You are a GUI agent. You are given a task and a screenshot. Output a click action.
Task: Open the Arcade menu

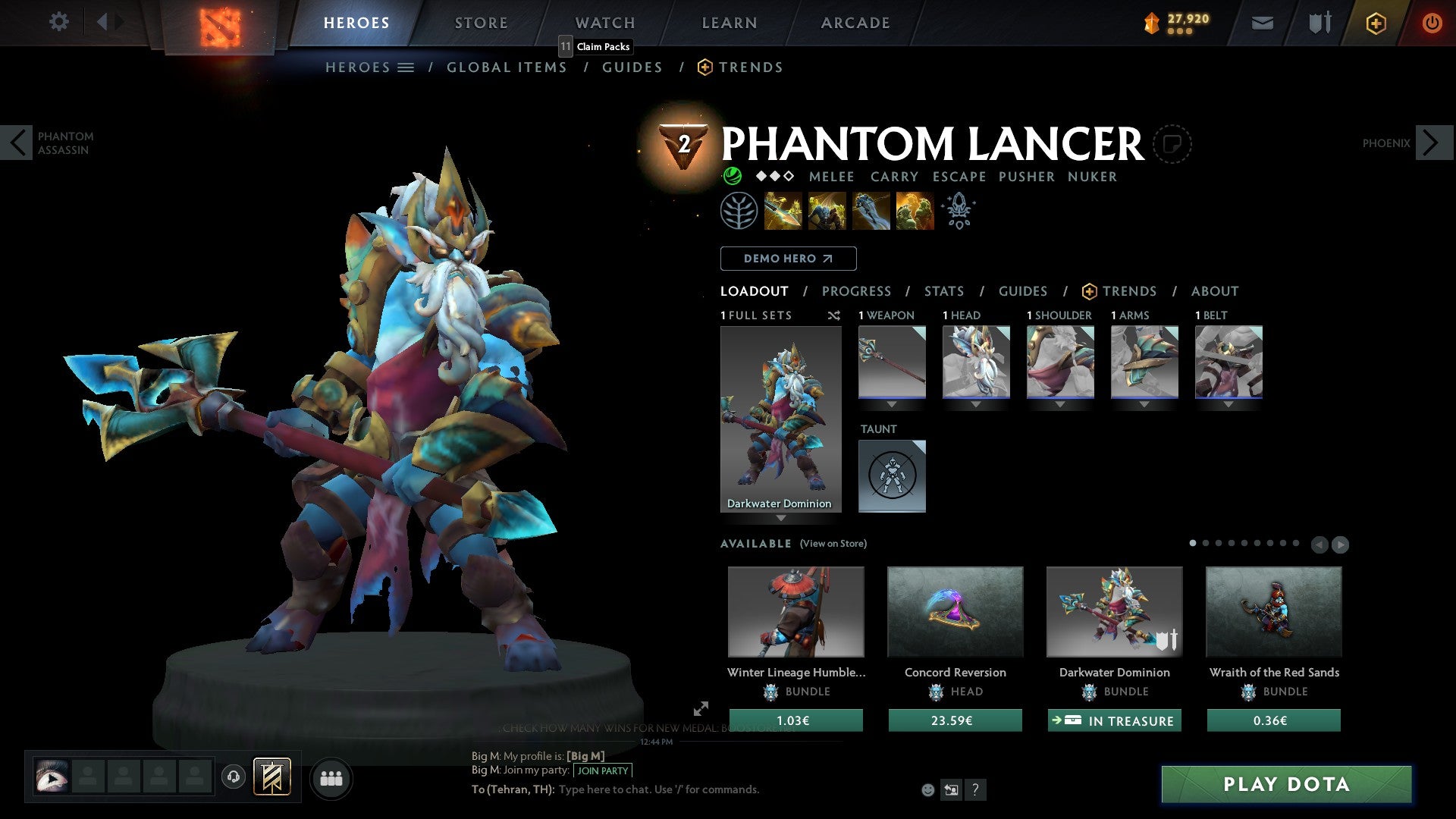point(854,22)
